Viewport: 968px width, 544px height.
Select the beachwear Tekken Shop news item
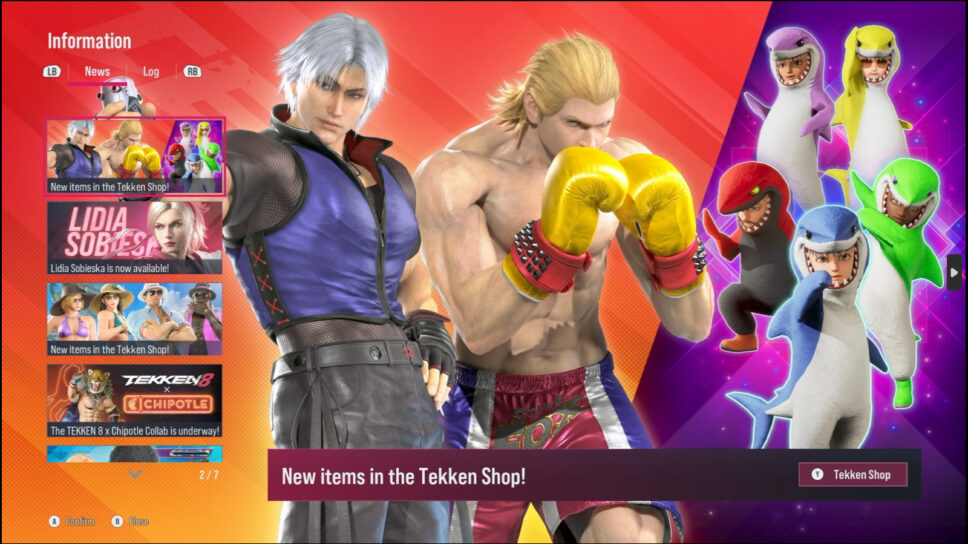(x=135, y=319)
